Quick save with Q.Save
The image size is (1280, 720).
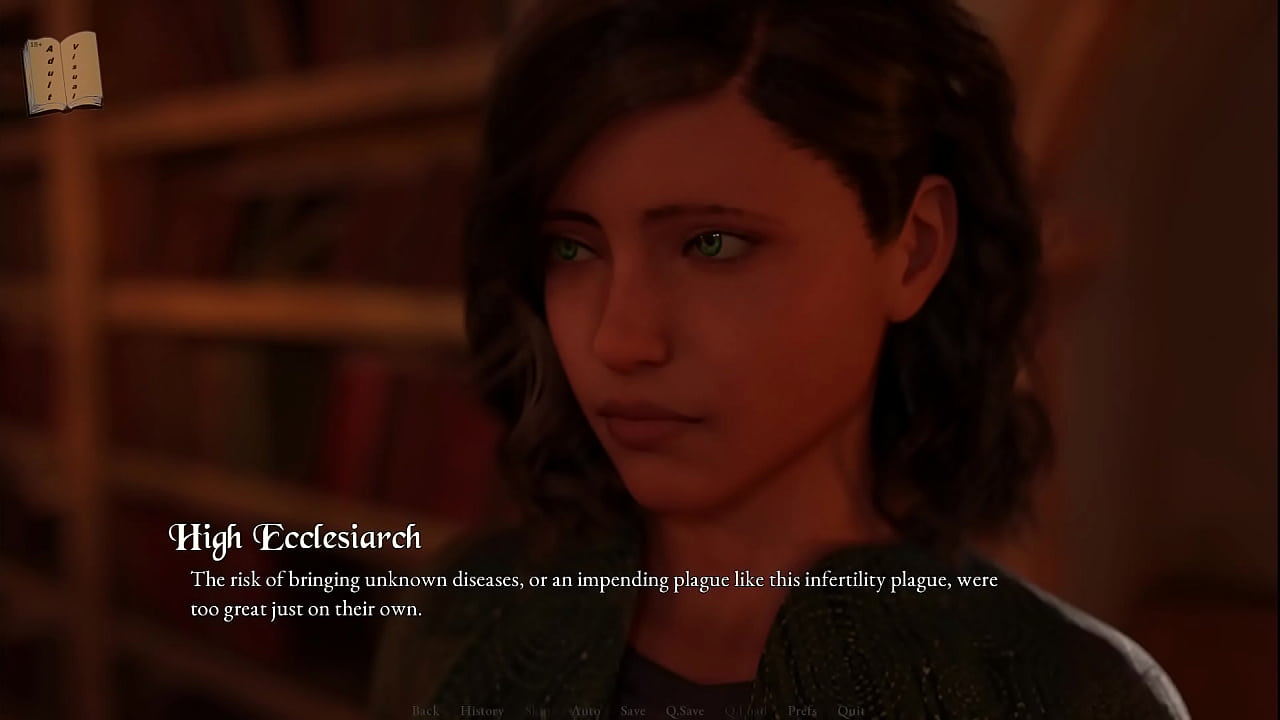point(685,711)
